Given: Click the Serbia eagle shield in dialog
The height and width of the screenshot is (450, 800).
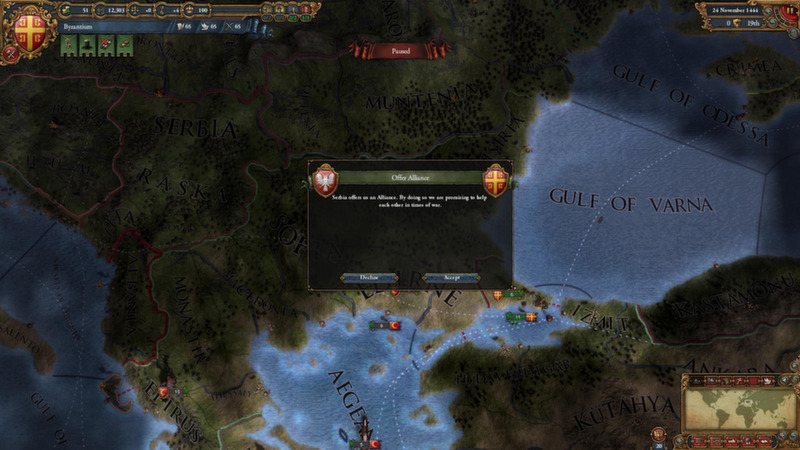Looking at the screenshot, I should tap(325, 180).
